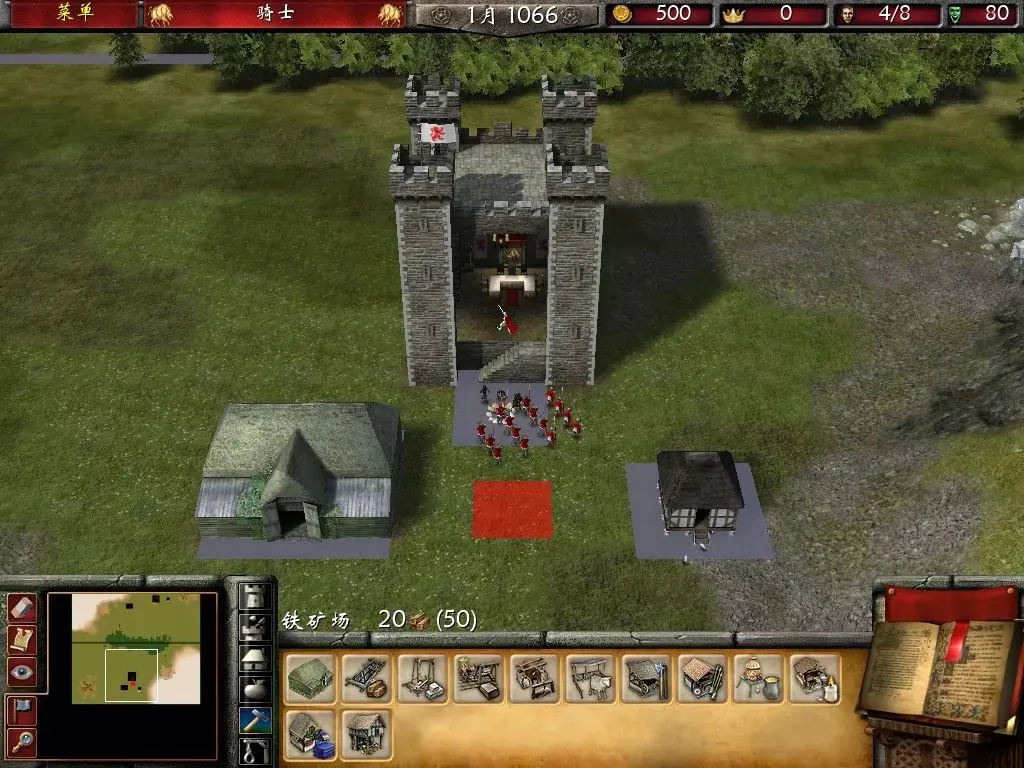Open the hanging noose category

coord(255,751)
